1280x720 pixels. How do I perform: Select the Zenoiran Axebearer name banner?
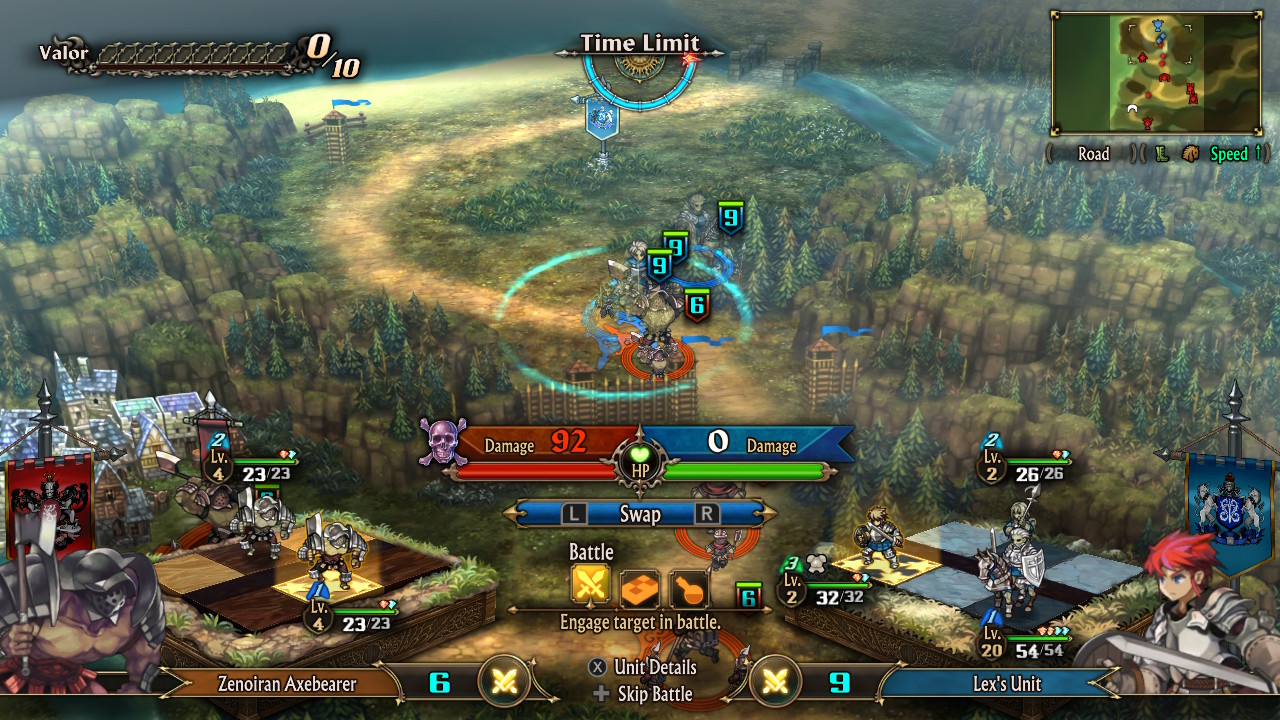point(288,684)
